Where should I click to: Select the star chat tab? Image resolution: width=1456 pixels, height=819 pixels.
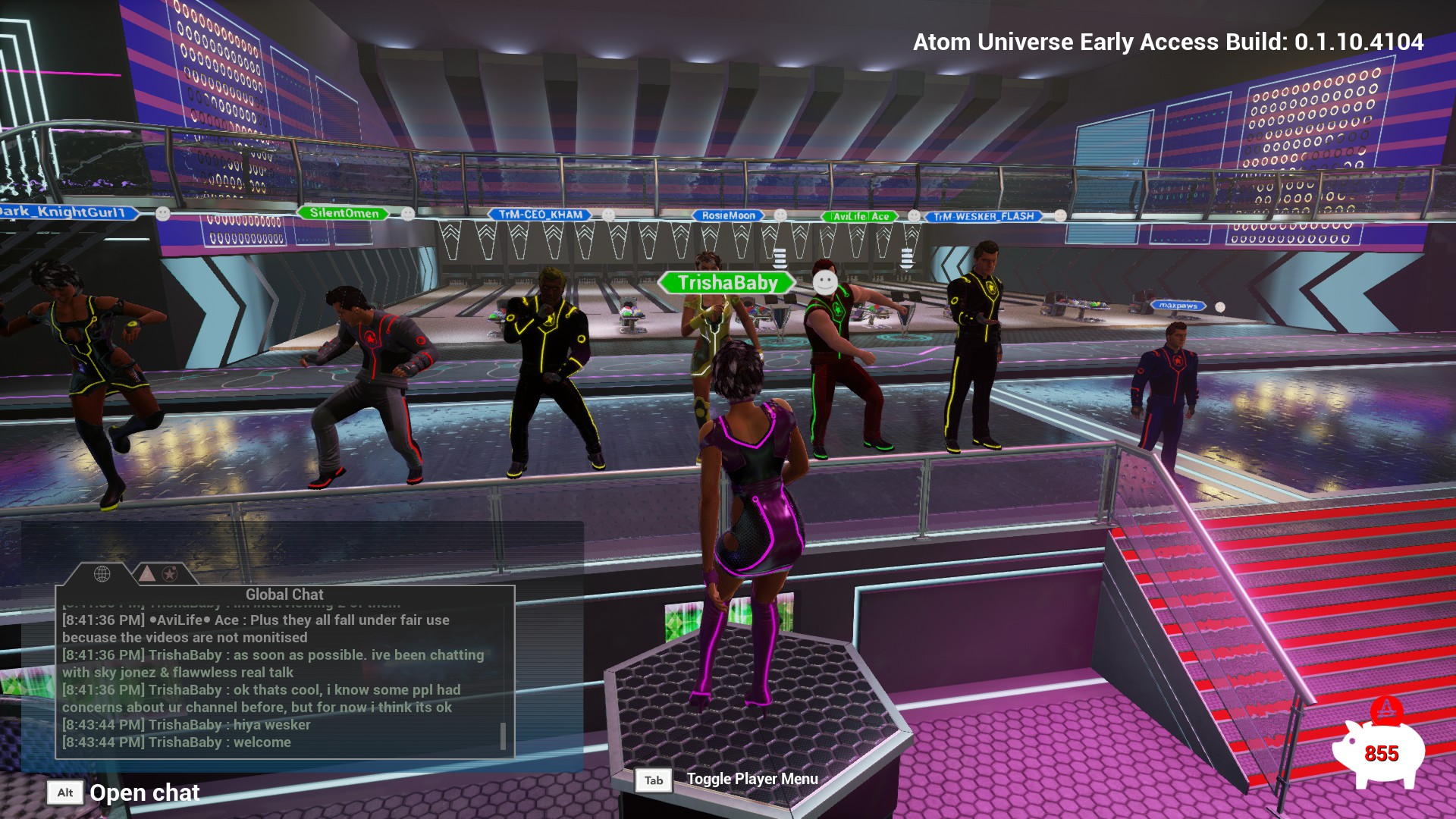click(170, 574)
